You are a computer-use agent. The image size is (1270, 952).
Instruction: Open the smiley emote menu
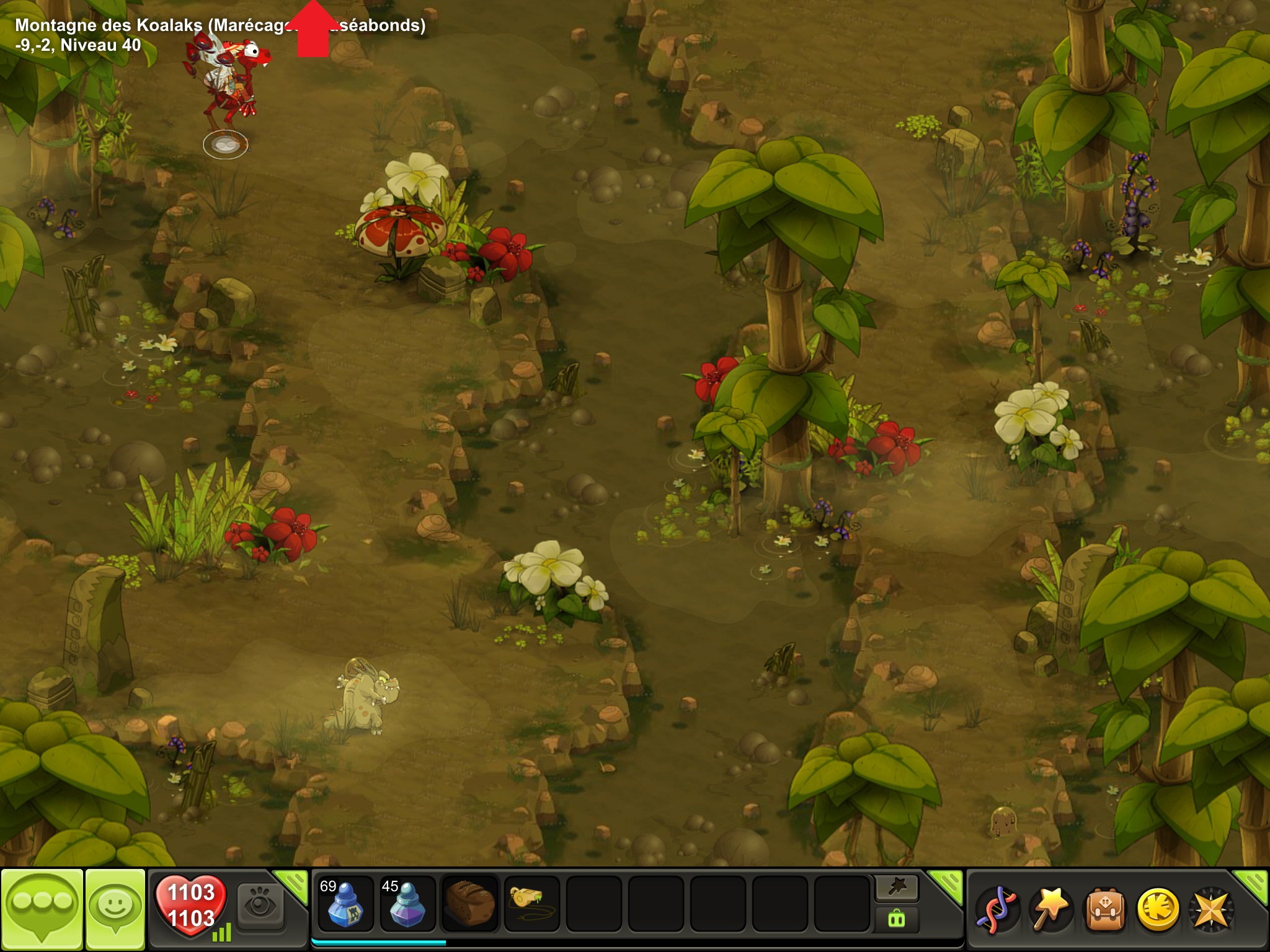point(115,909)
